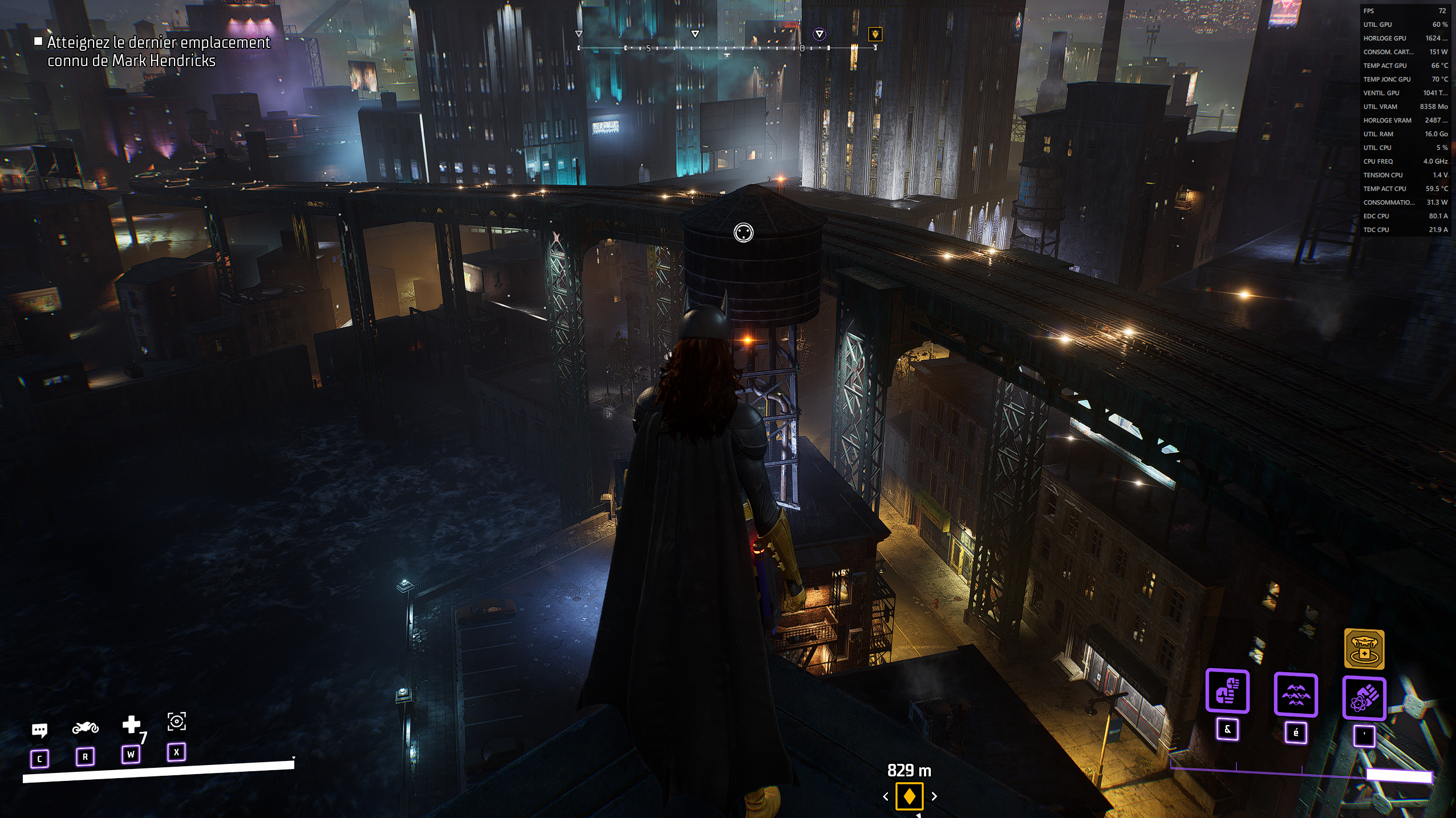Activate the golden healing drone ability
This screenshot has width=1456, height=818.
1364,649
